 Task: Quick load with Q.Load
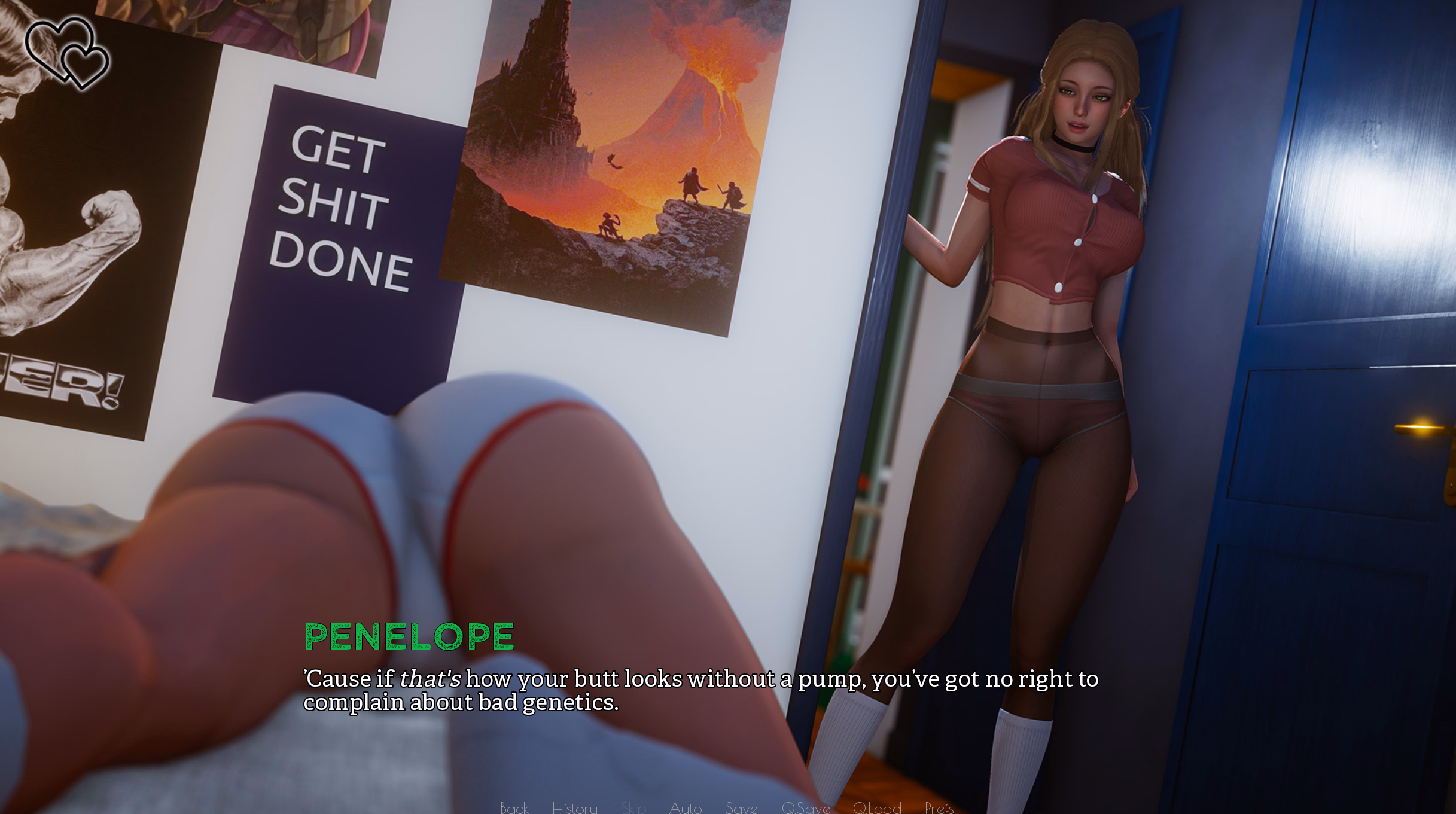tap(876, 807)
